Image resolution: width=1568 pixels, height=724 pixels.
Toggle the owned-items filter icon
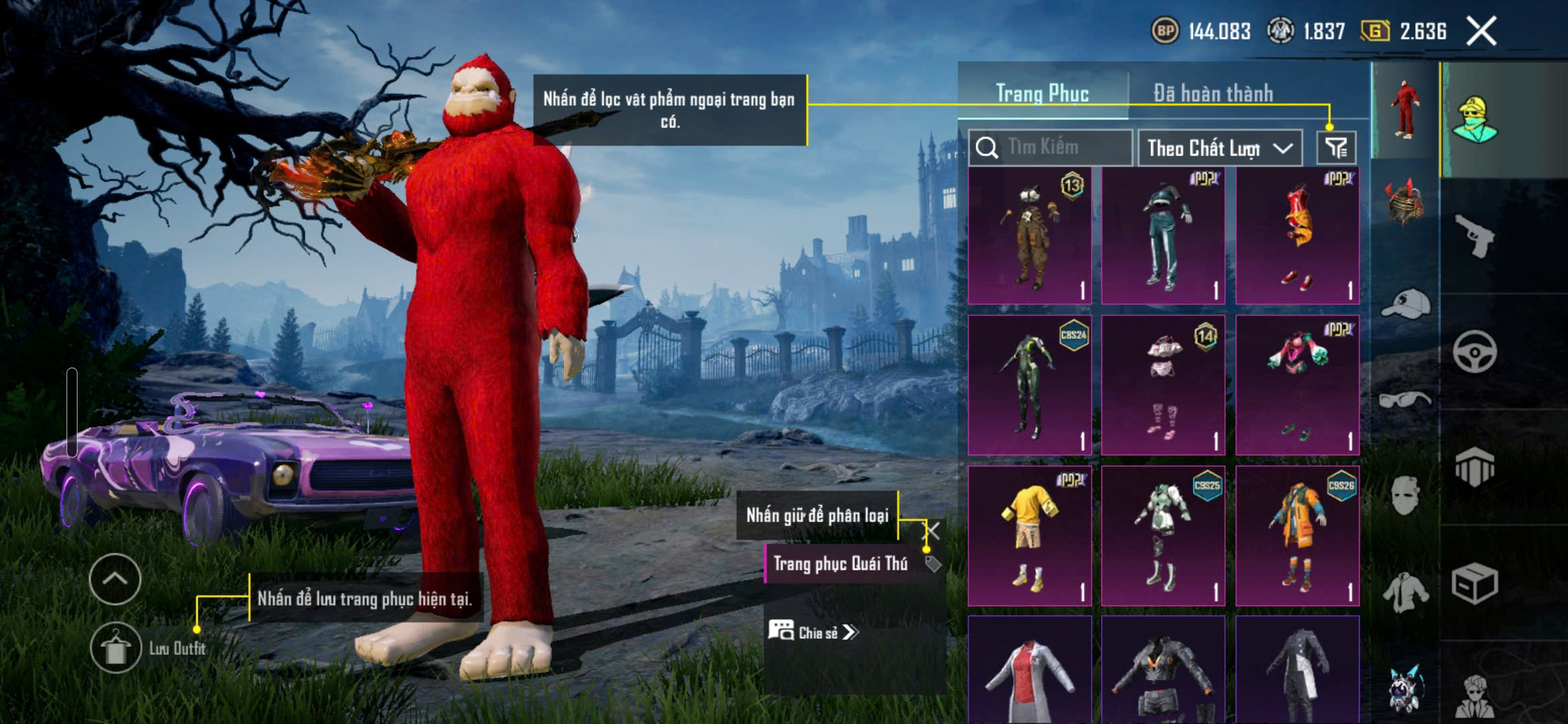1336,147
